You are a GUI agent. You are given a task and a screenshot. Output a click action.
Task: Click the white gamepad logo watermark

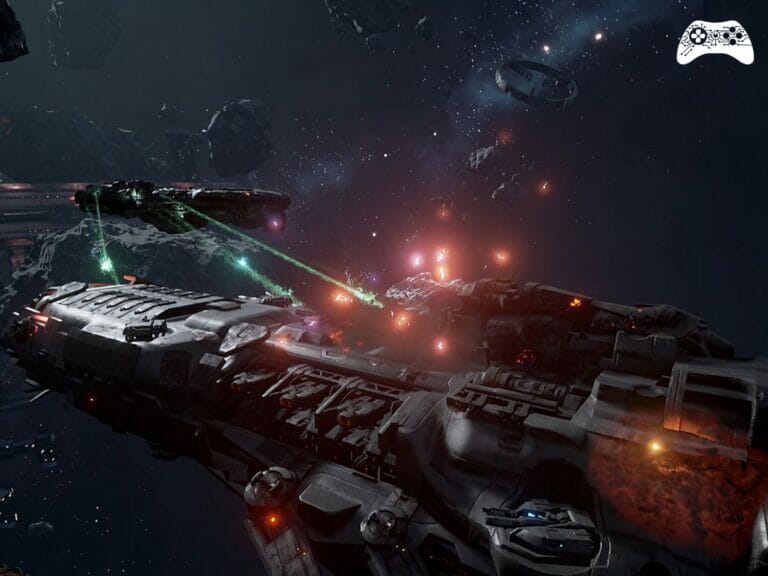click(714, 41)
